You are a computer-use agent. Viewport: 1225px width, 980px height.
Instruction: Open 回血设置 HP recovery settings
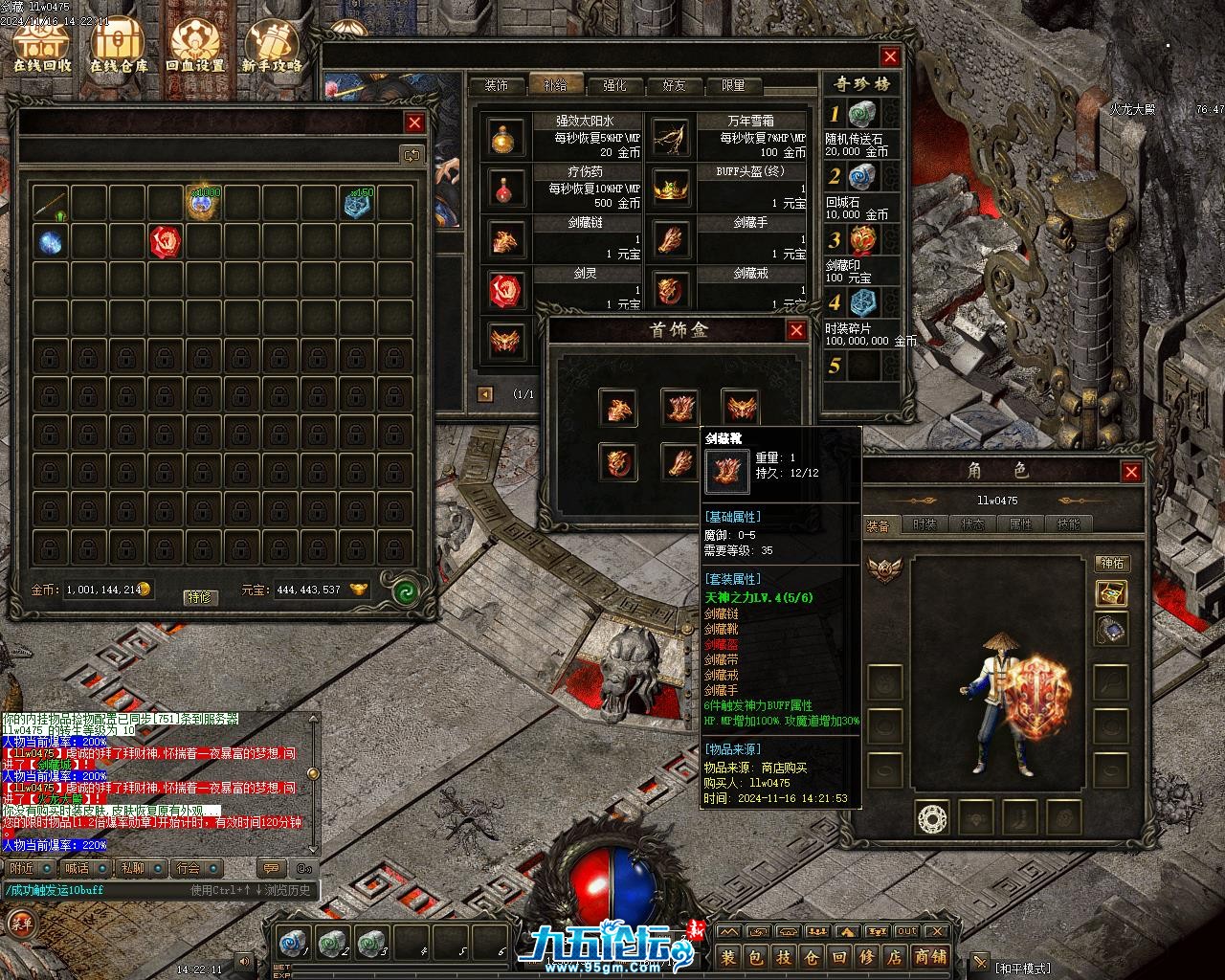[x=195, y=46]
